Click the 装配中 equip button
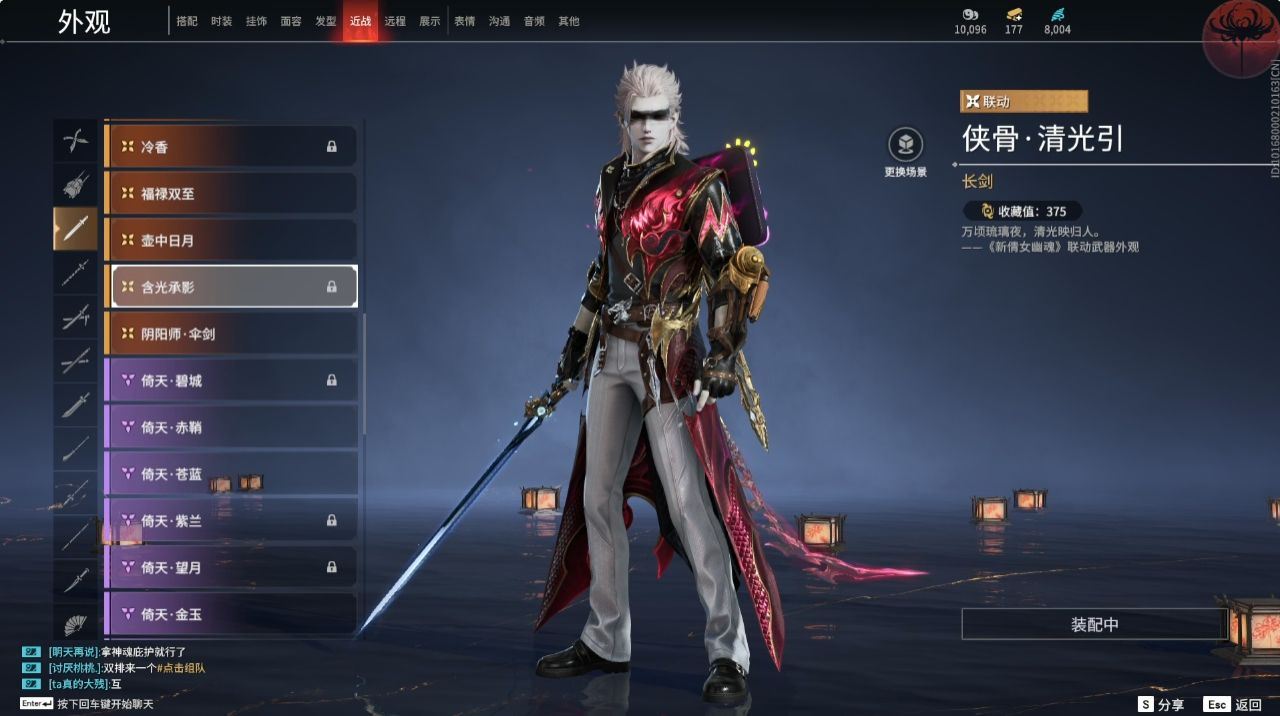This screenshot has width=1280, height=716. 1094,624
